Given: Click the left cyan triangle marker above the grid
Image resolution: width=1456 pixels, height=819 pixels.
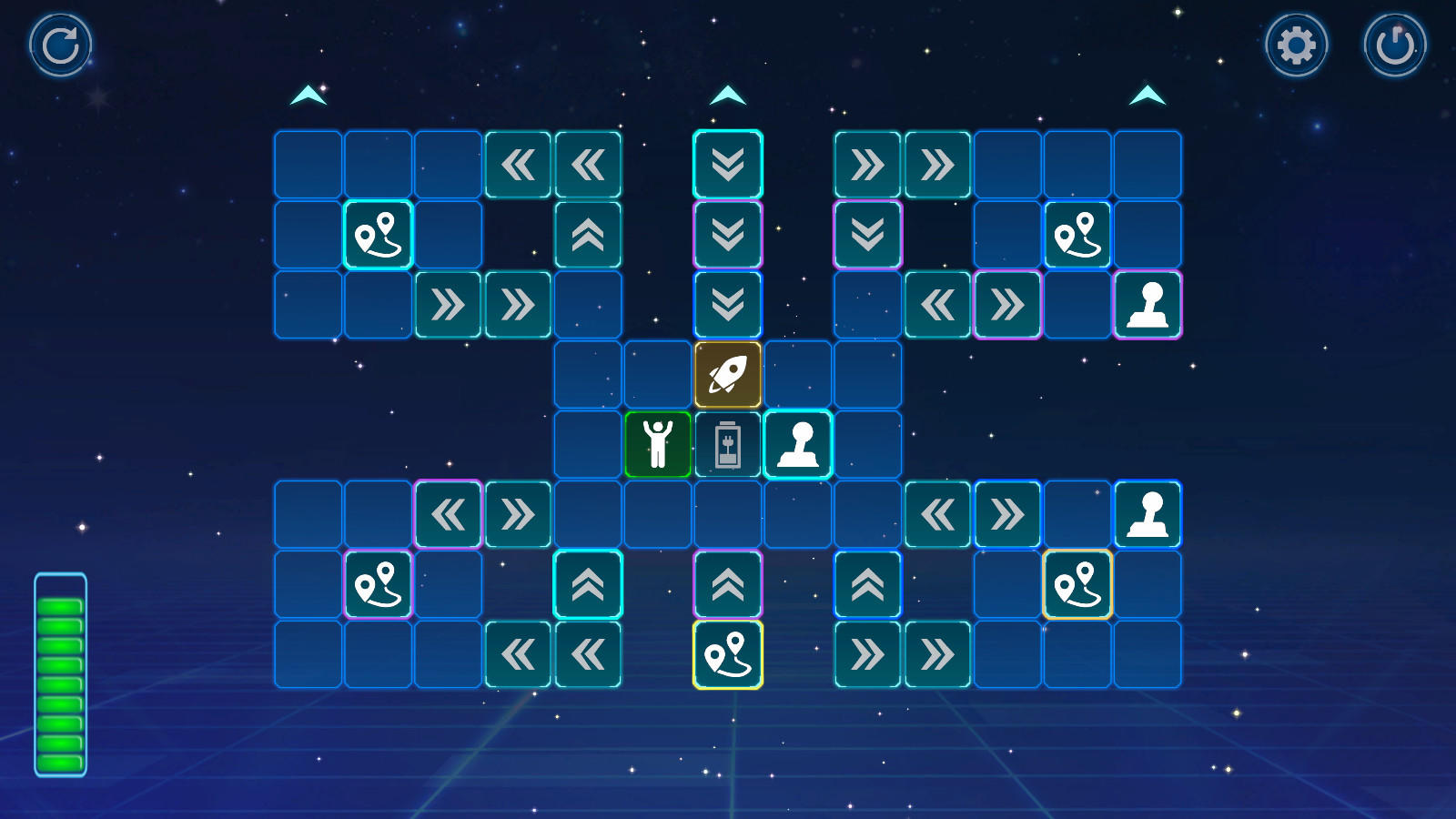Looking at the screenshot, I should 308,94.
